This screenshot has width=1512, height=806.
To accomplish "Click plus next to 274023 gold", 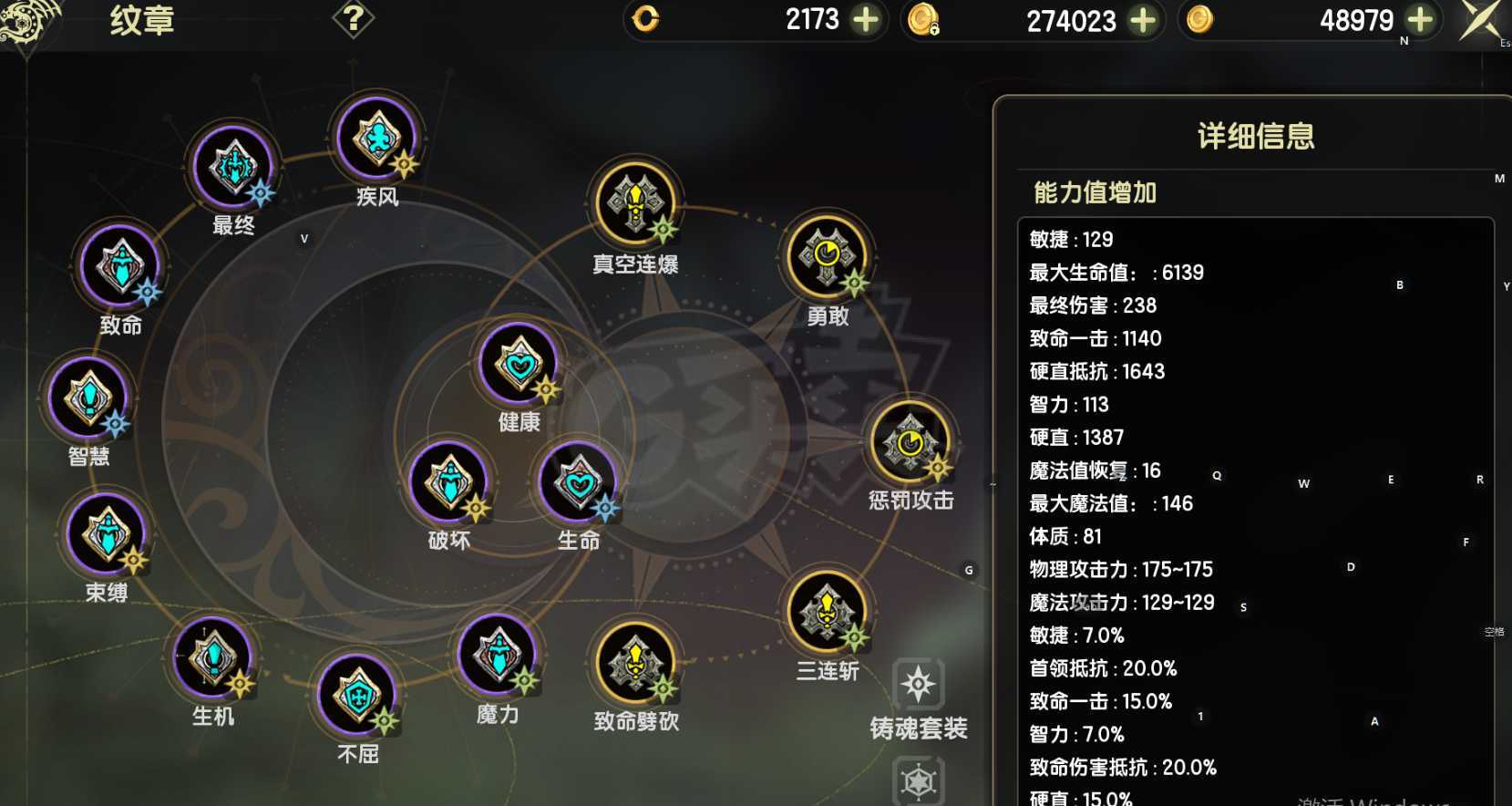I will click(x=1143, y=20).
